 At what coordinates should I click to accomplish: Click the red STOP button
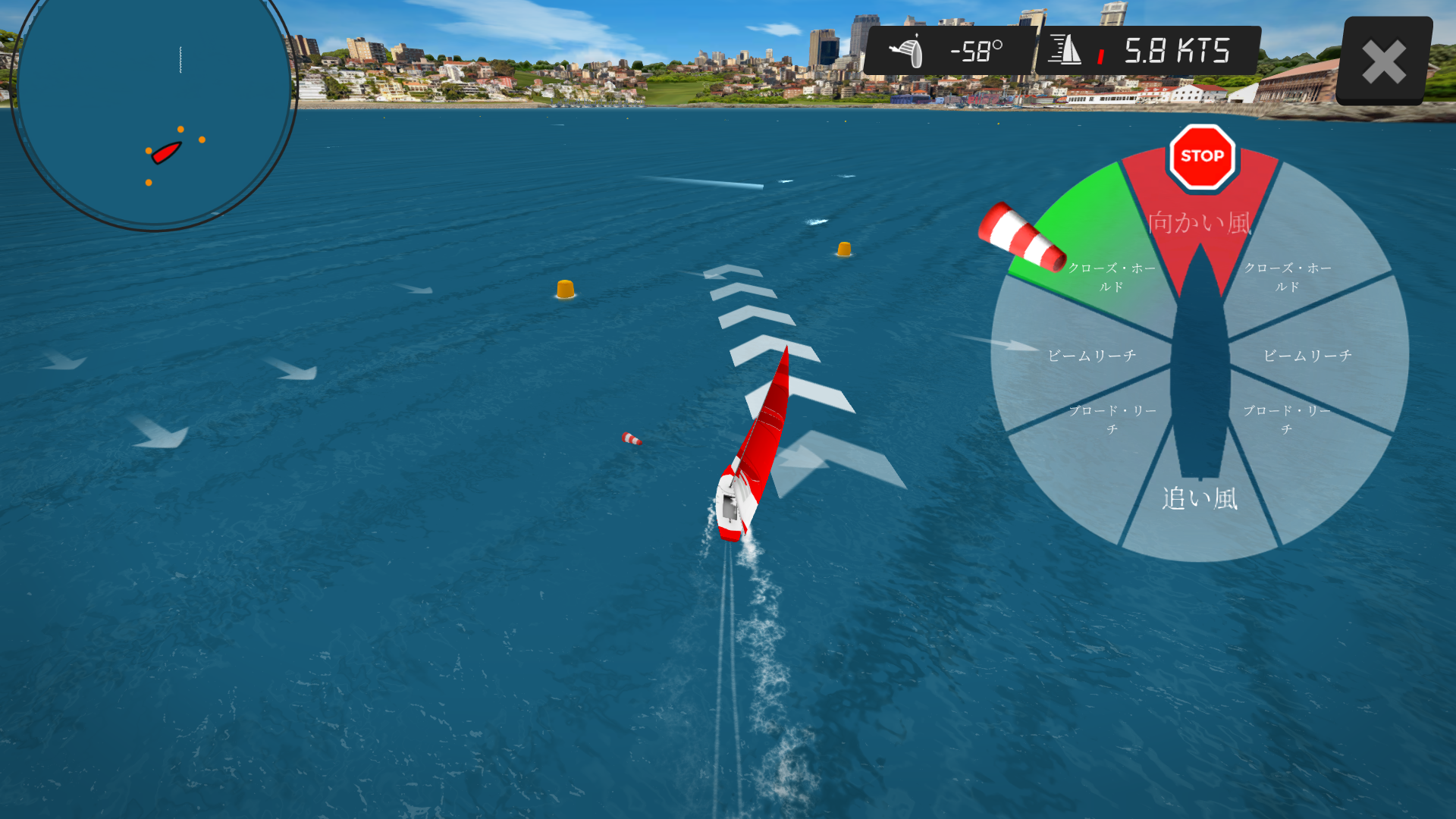pos(1202,156)
